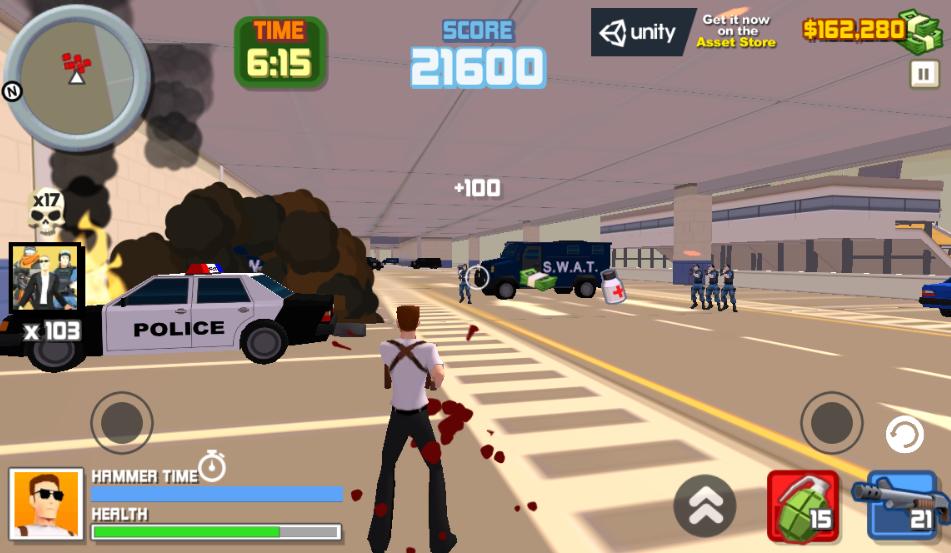Pause the game with the pause button
Screen dimensions: 951x553
click(x=923, y=74)
